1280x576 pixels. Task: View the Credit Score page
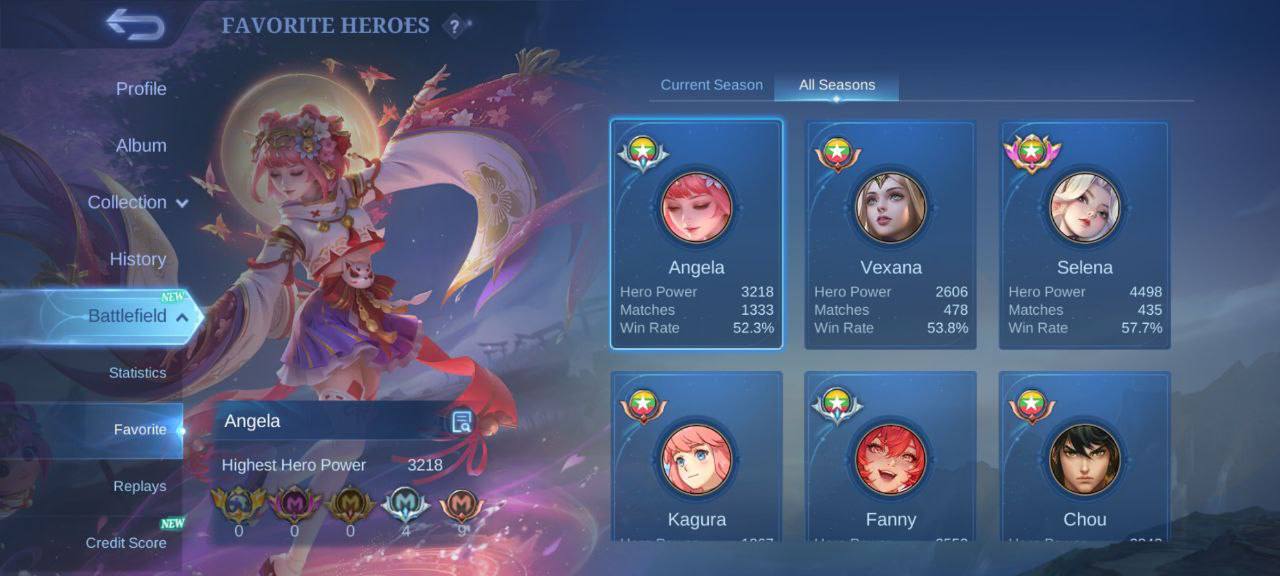click(x=126, y=543)
